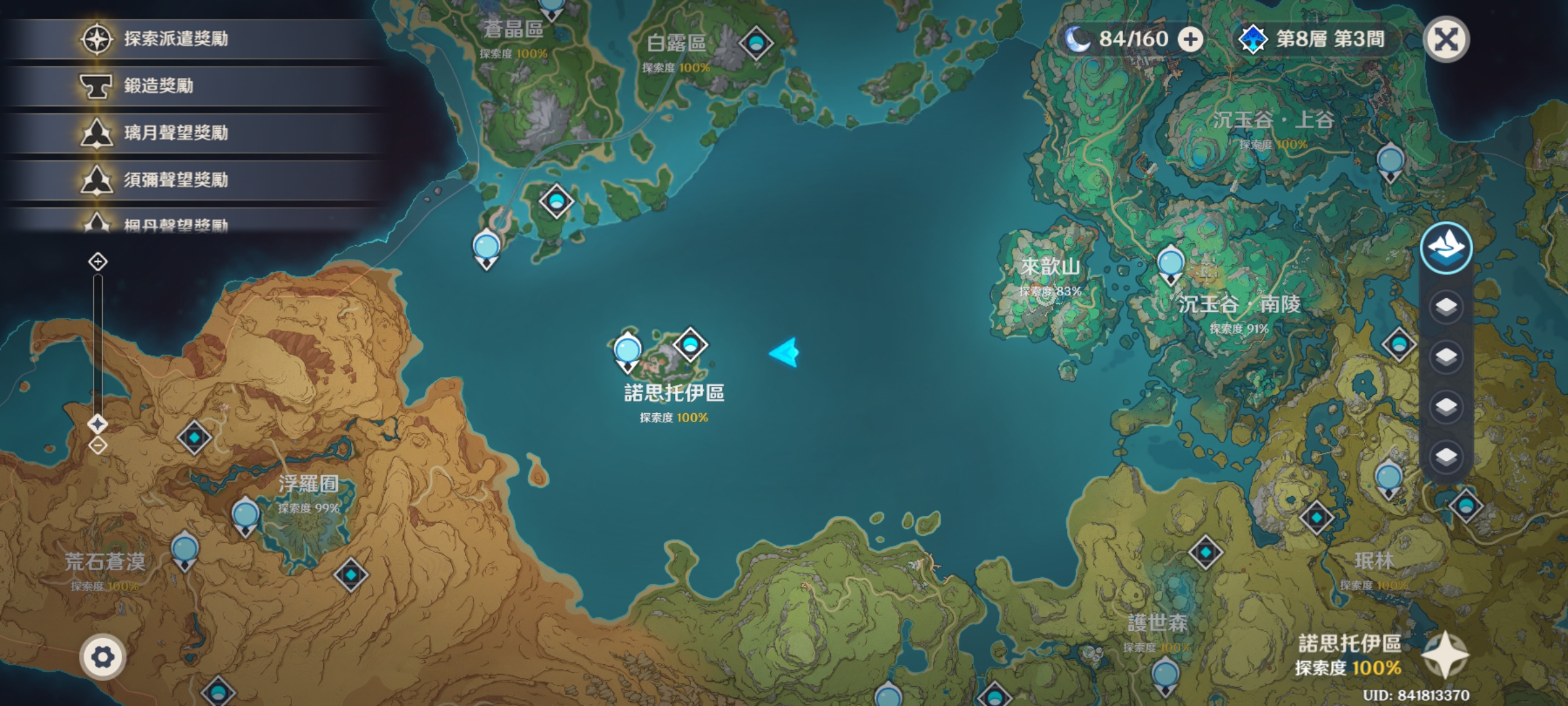Viewport: 1568px width, 706px height.
Task: Open the 探索派遣獎勵 expedition rewards panel
Action: click(x=176, y=37)
